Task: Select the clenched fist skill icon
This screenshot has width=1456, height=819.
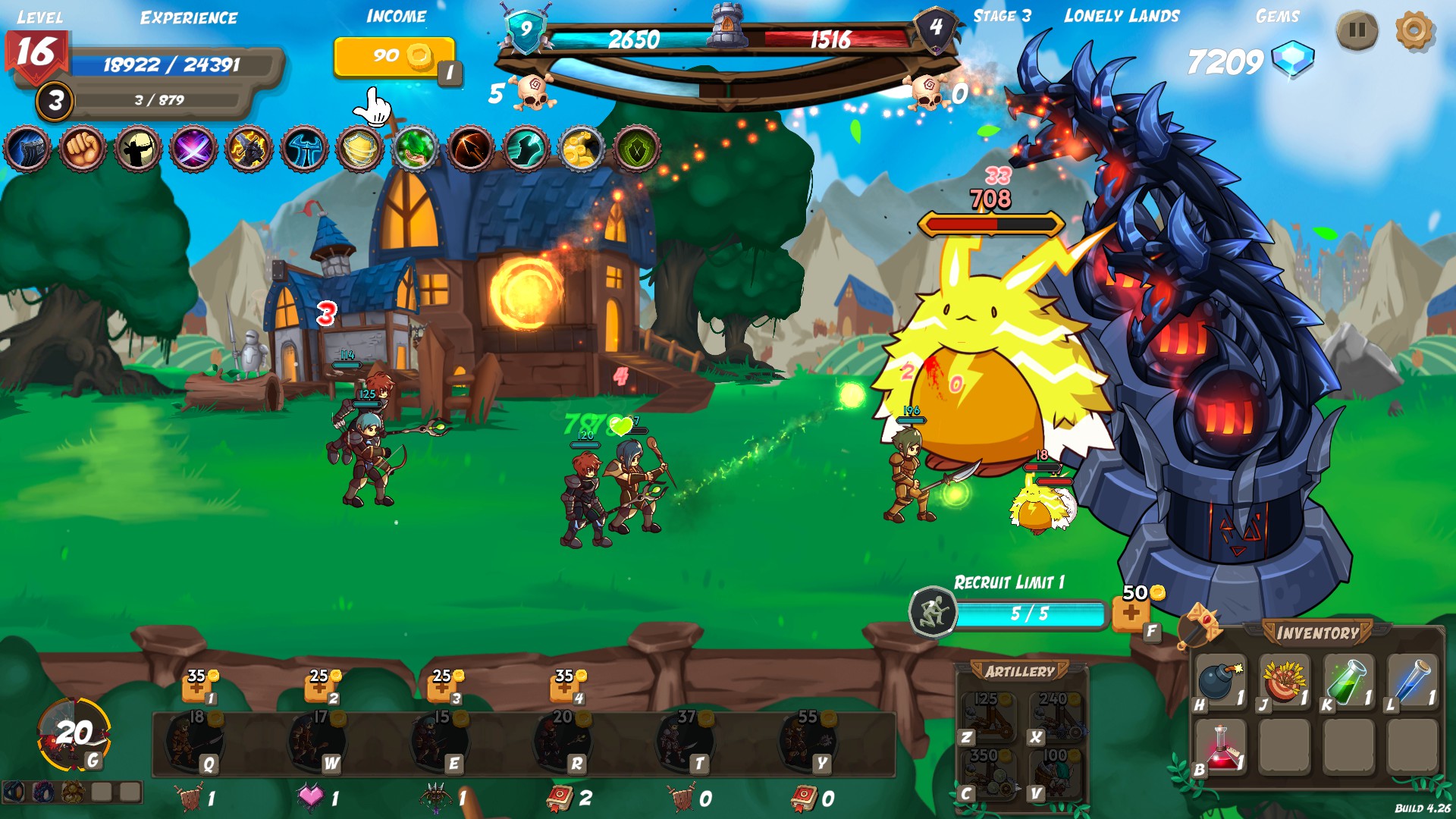Action: [83, 149]
